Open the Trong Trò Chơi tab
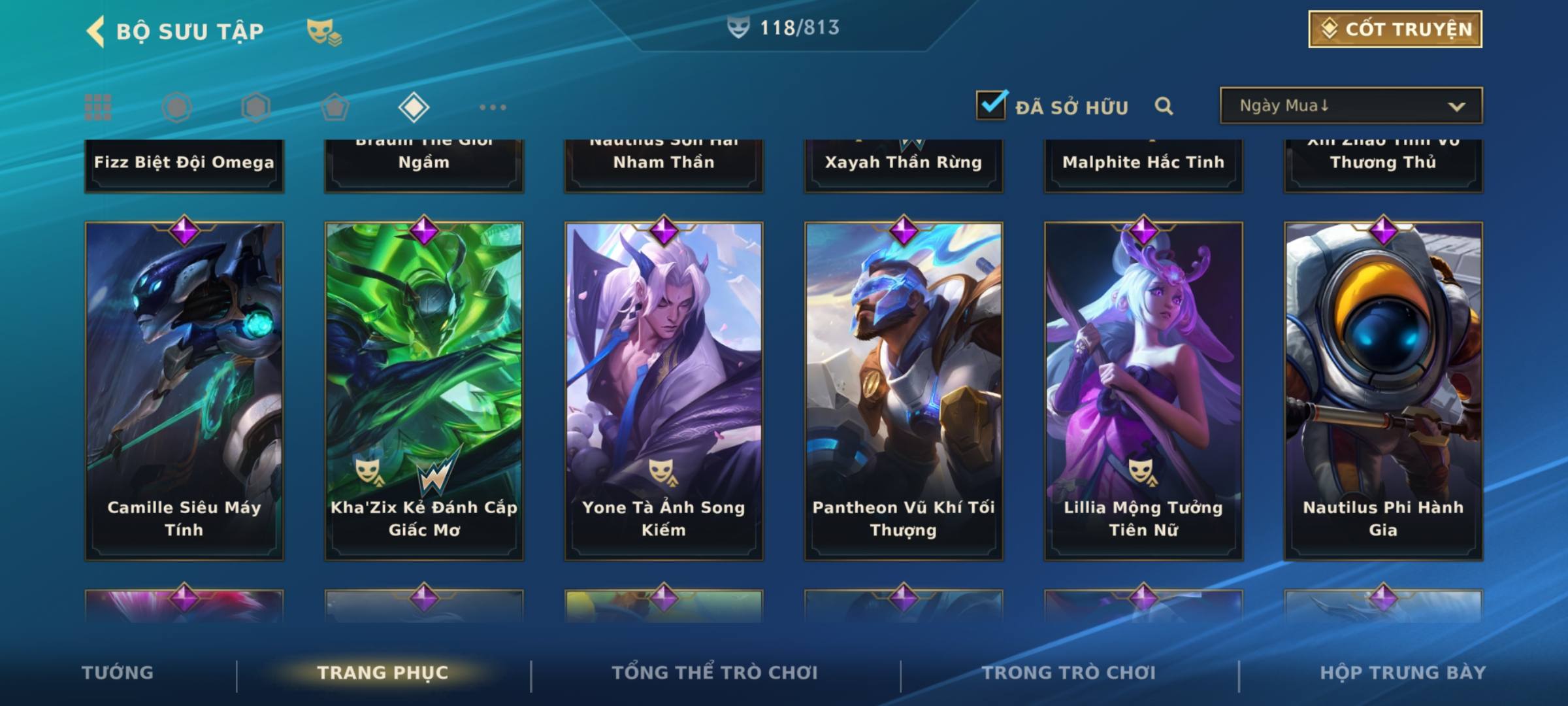This screenshot has width=1568, height=706. click(x=1069, y=673)
